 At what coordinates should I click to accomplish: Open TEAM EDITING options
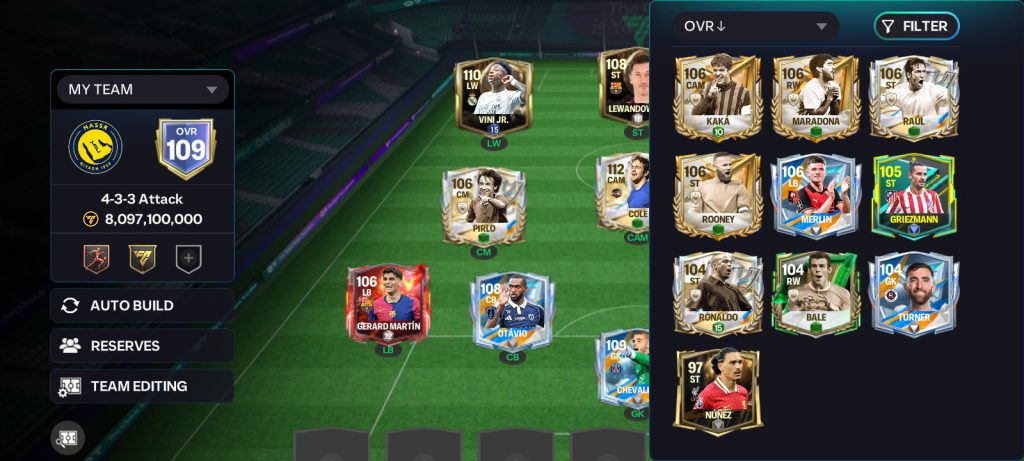tap(142, 386)
